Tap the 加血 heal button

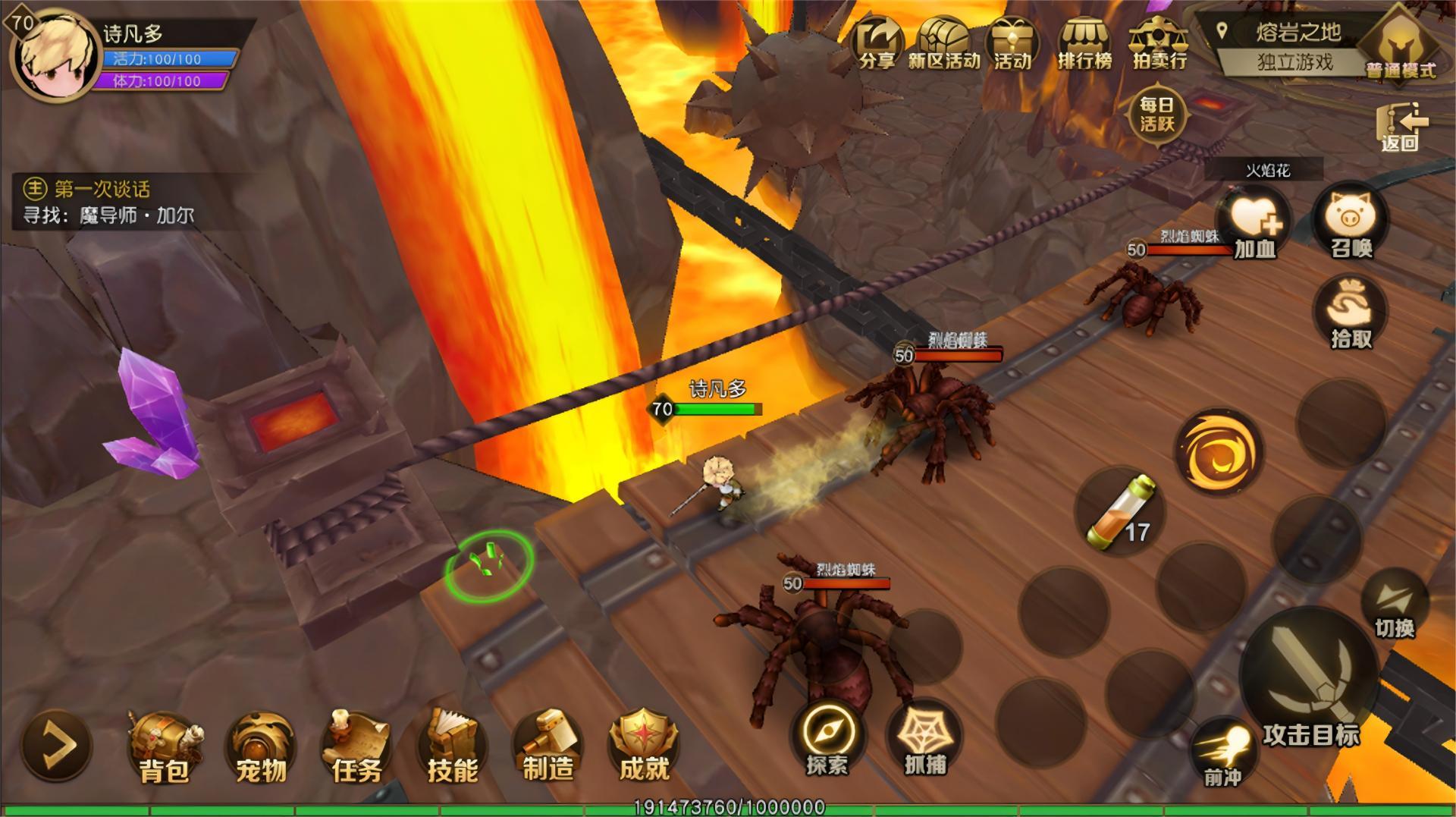(x=1254, y=223)
